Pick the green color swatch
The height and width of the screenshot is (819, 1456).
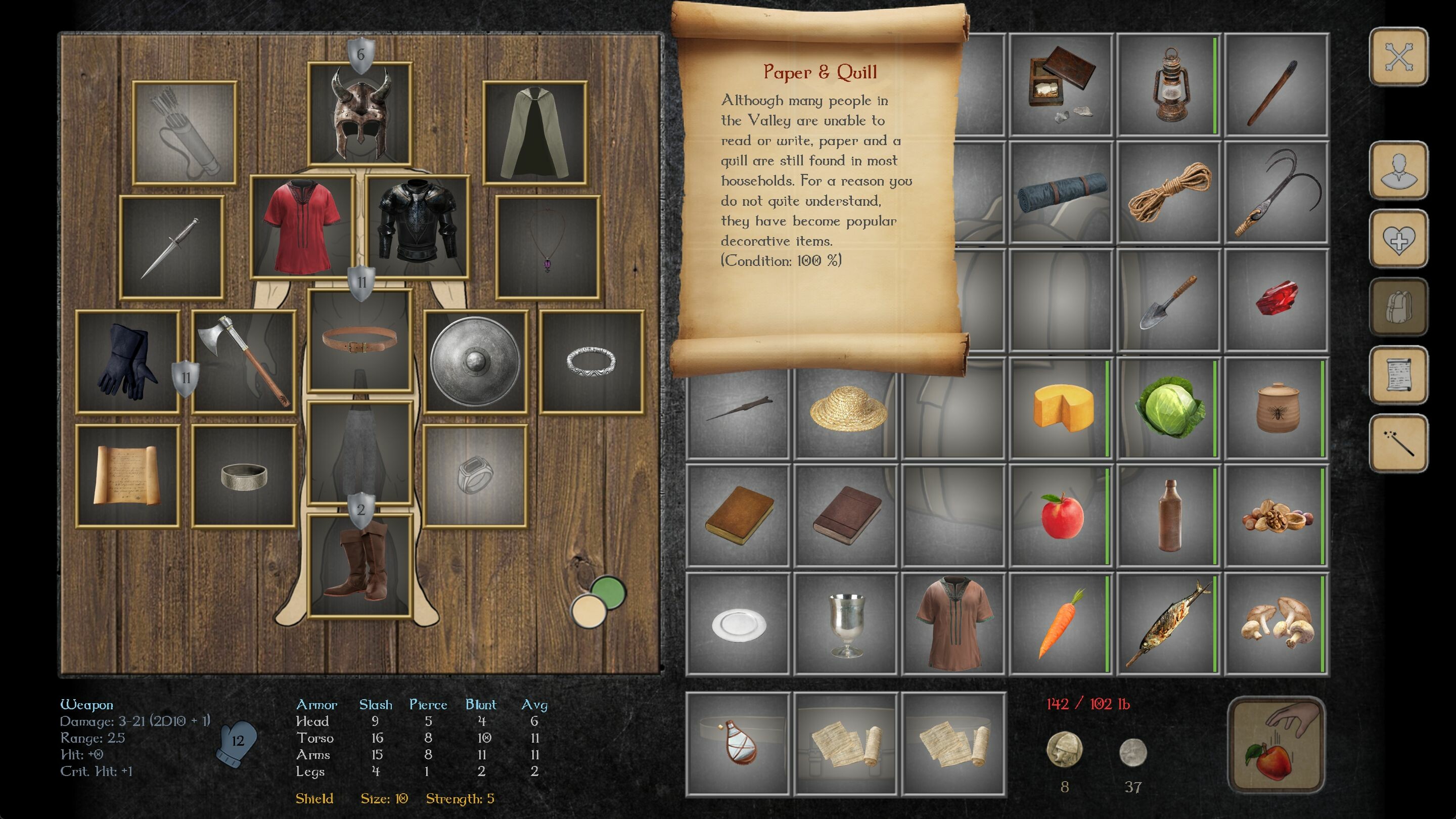[608, 591]
